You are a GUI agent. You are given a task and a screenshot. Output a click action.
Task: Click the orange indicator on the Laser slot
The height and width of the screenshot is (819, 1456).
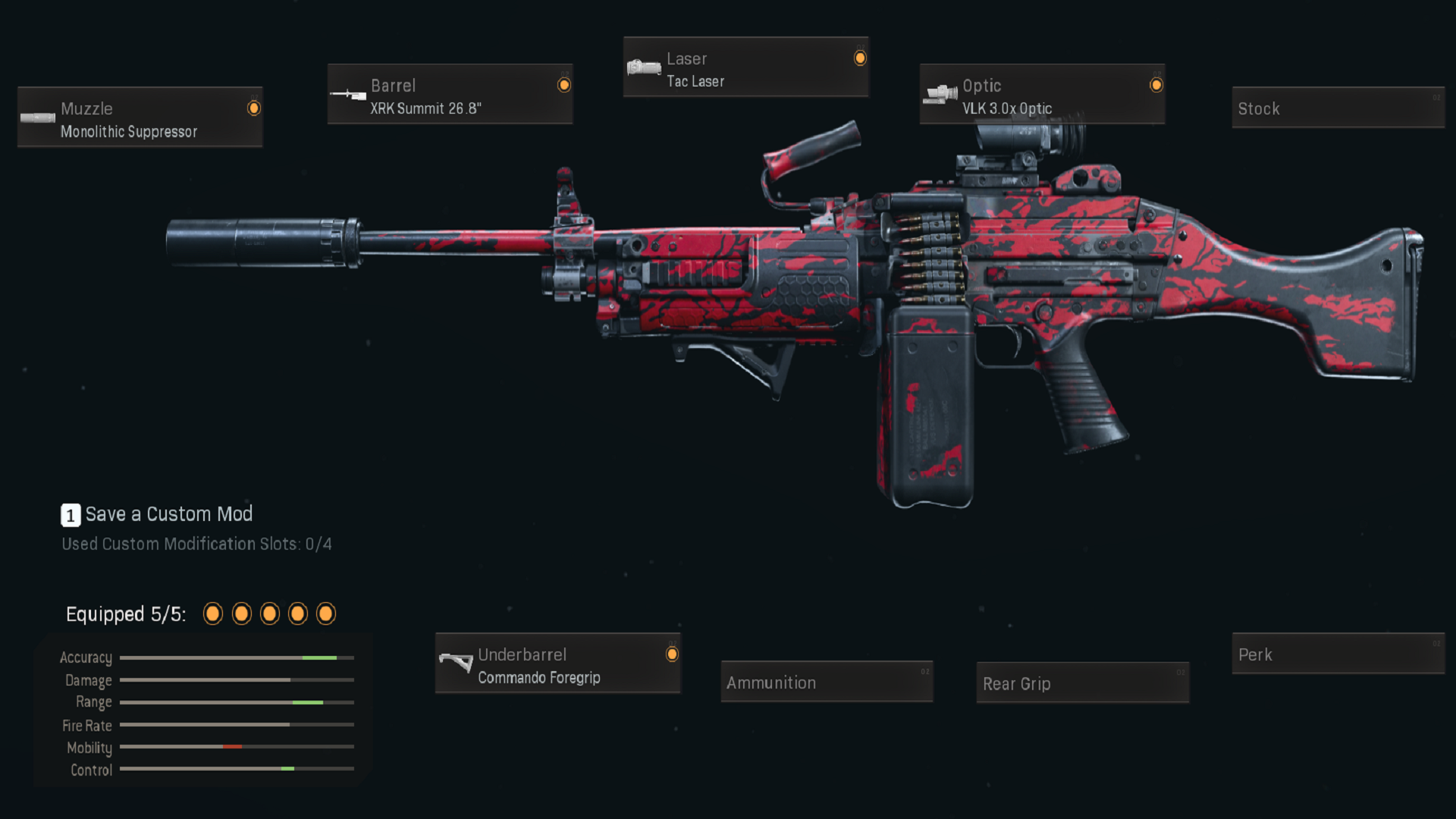click(860, 58)
